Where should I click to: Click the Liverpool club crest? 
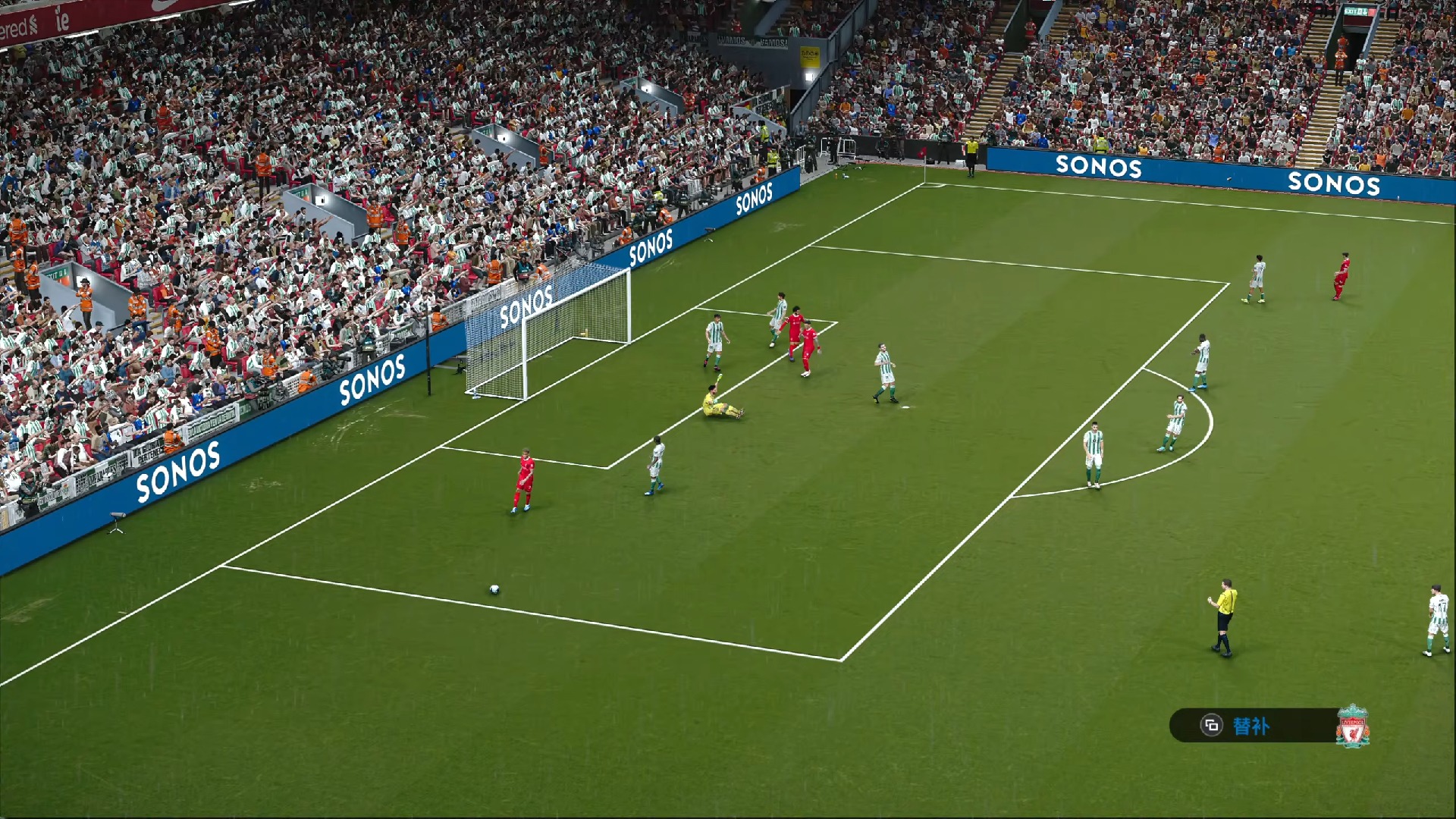tap(1352, 726)
